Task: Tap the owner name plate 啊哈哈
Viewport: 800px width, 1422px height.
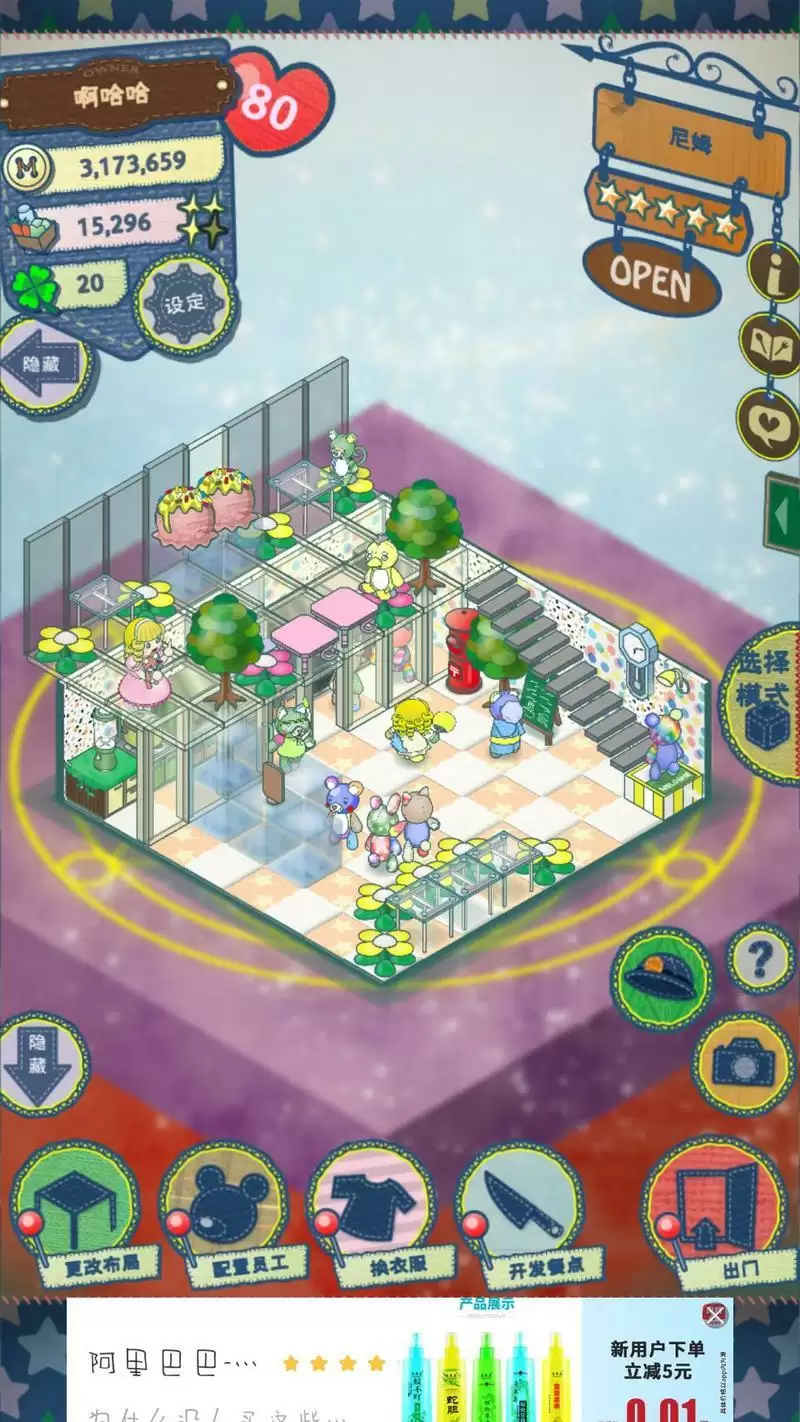Action: [x=112, y=97]
